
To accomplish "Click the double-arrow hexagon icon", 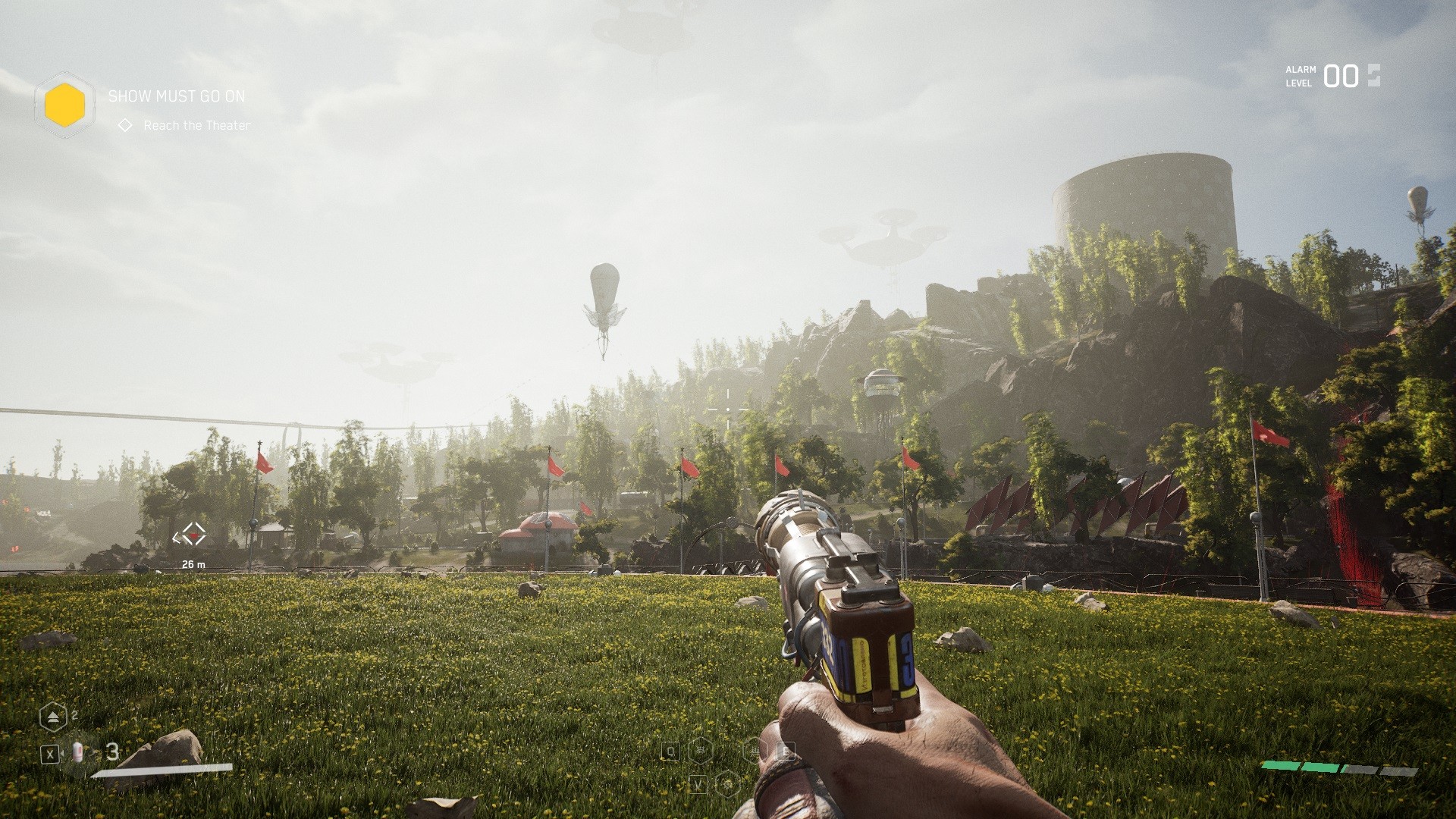I will [53, 717].
